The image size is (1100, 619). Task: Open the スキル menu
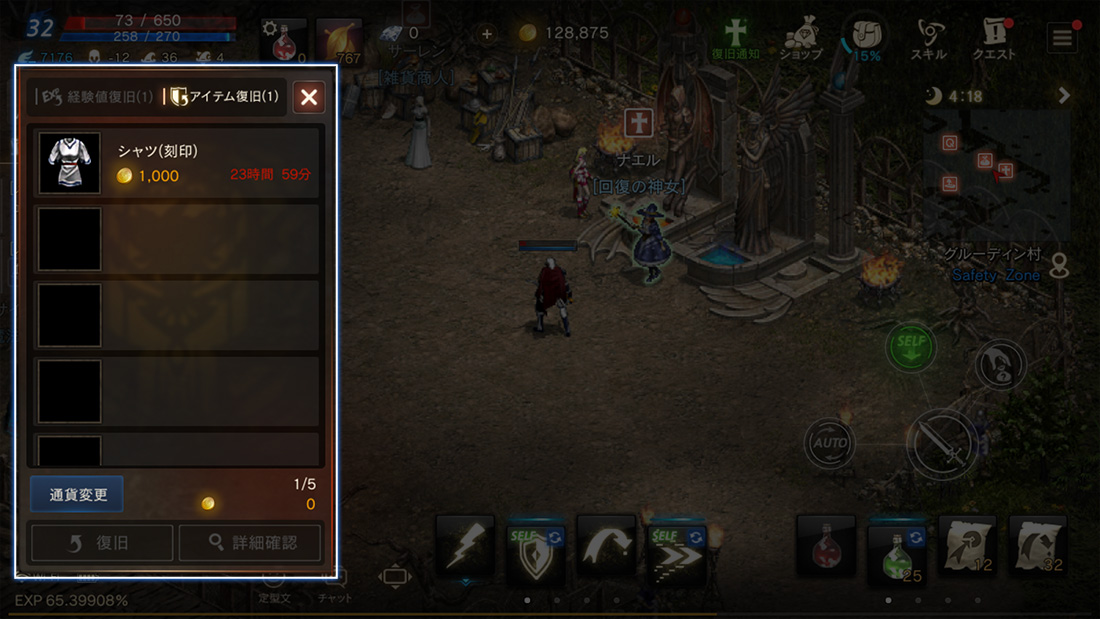(935, 40)
